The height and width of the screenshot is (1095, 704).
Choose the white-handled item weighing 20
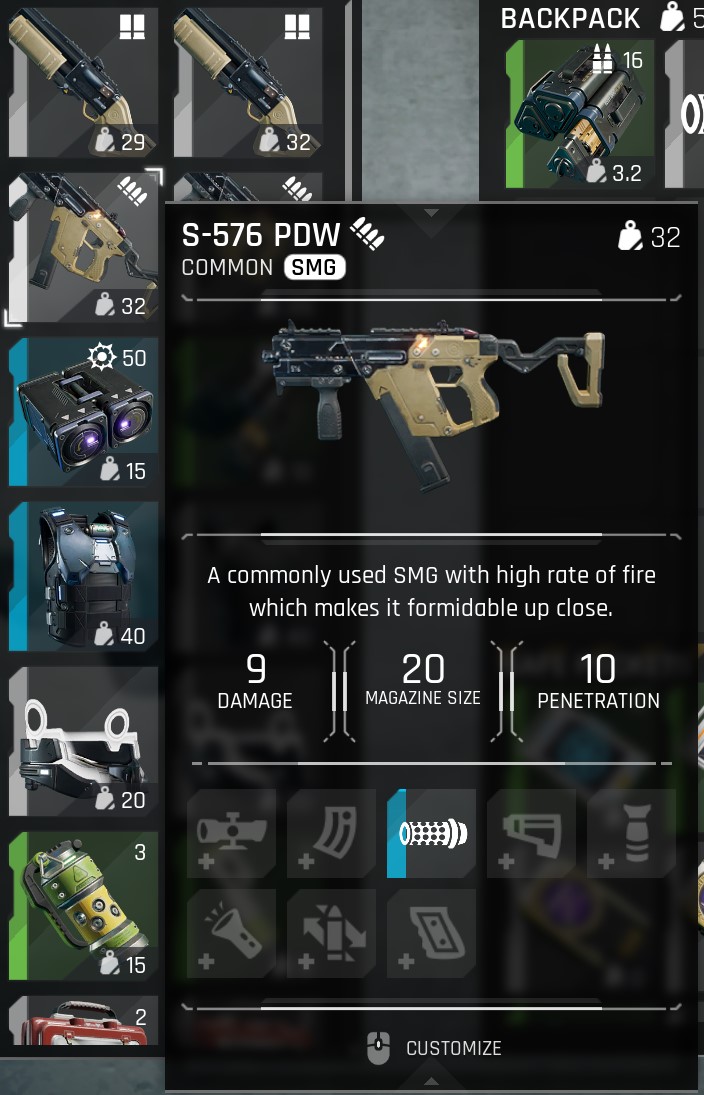[x=83, y=742]
